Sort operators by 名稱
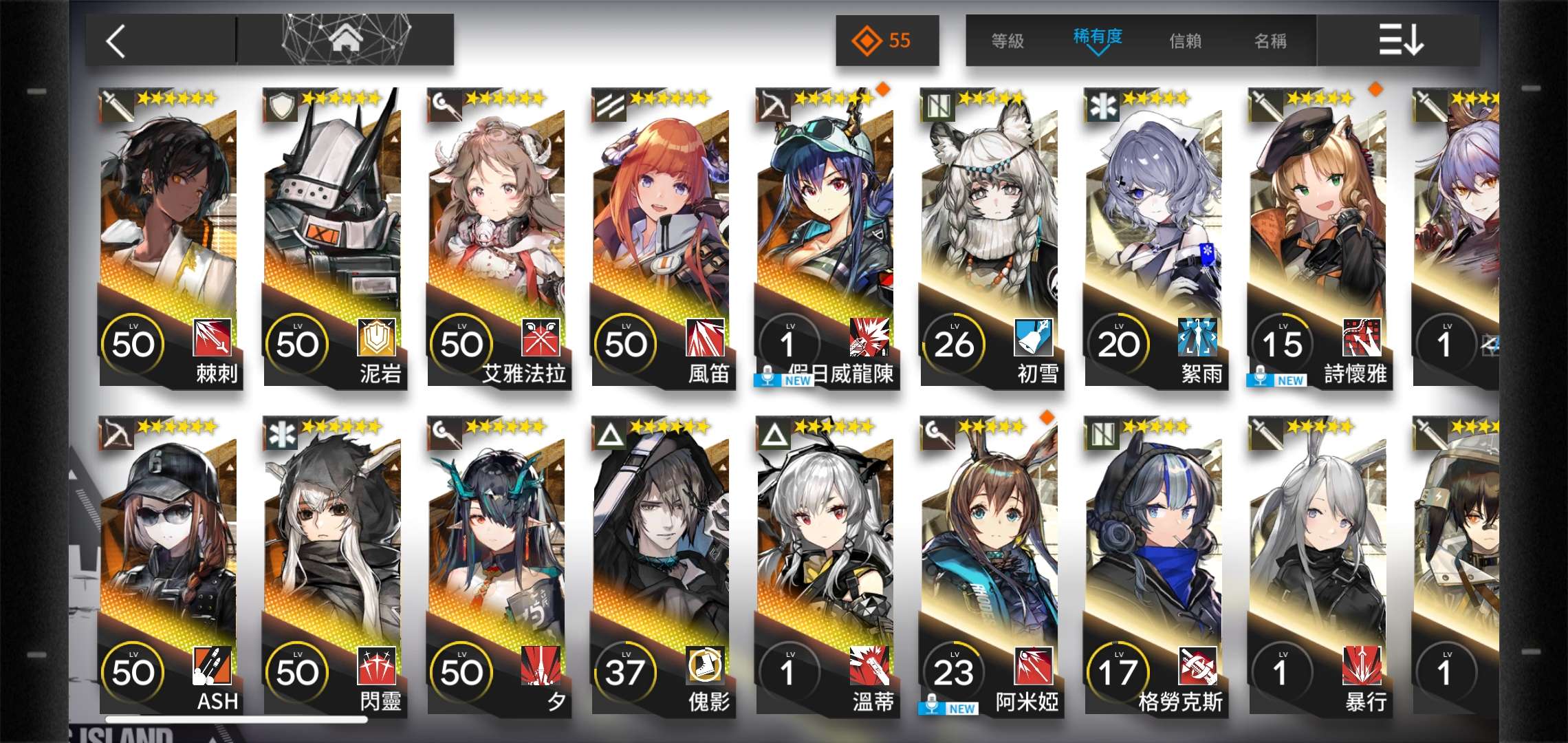 click(x=1270, y=41)
